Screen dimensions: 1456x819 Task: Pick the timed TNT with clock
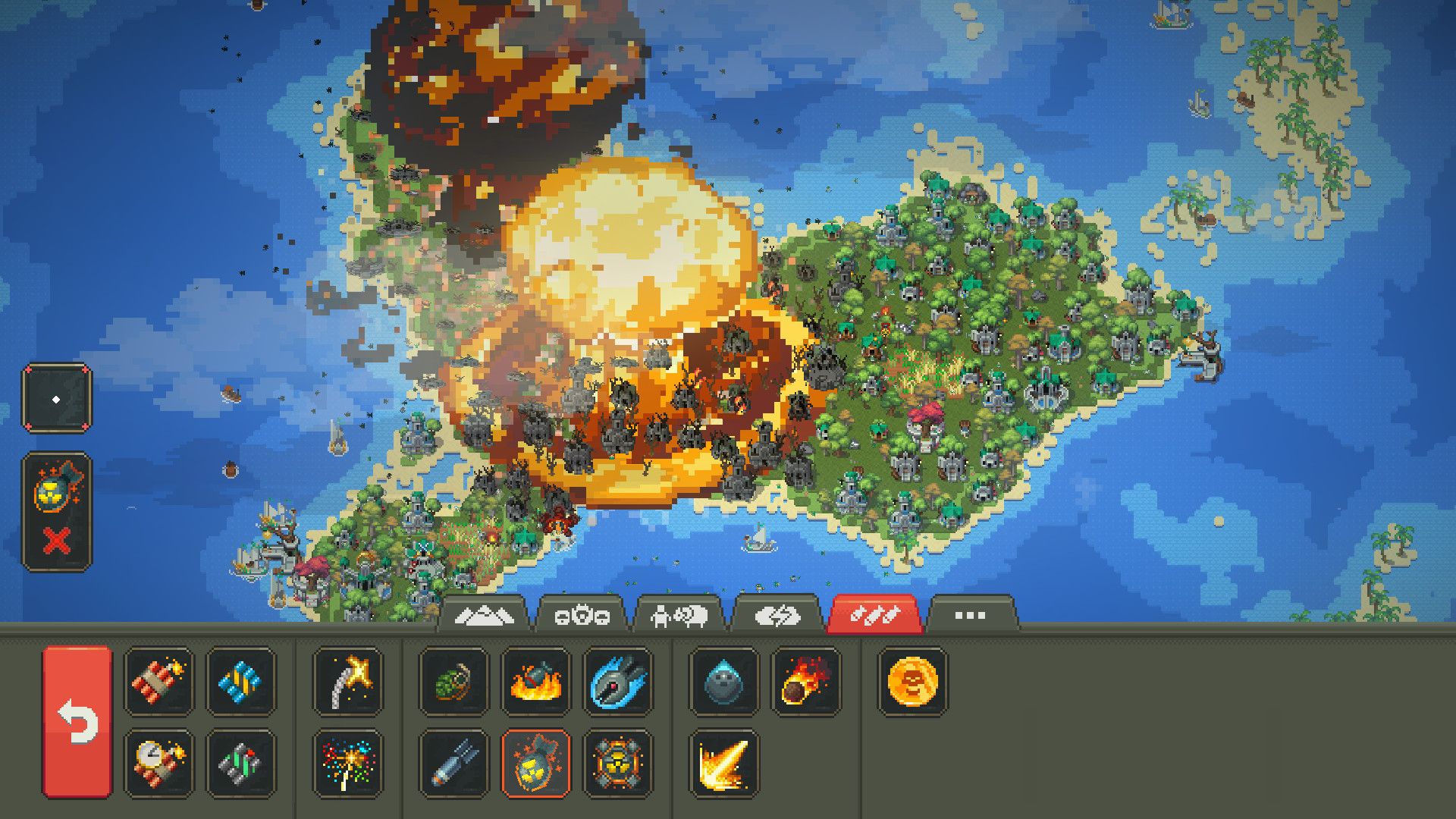click(158, 763)
